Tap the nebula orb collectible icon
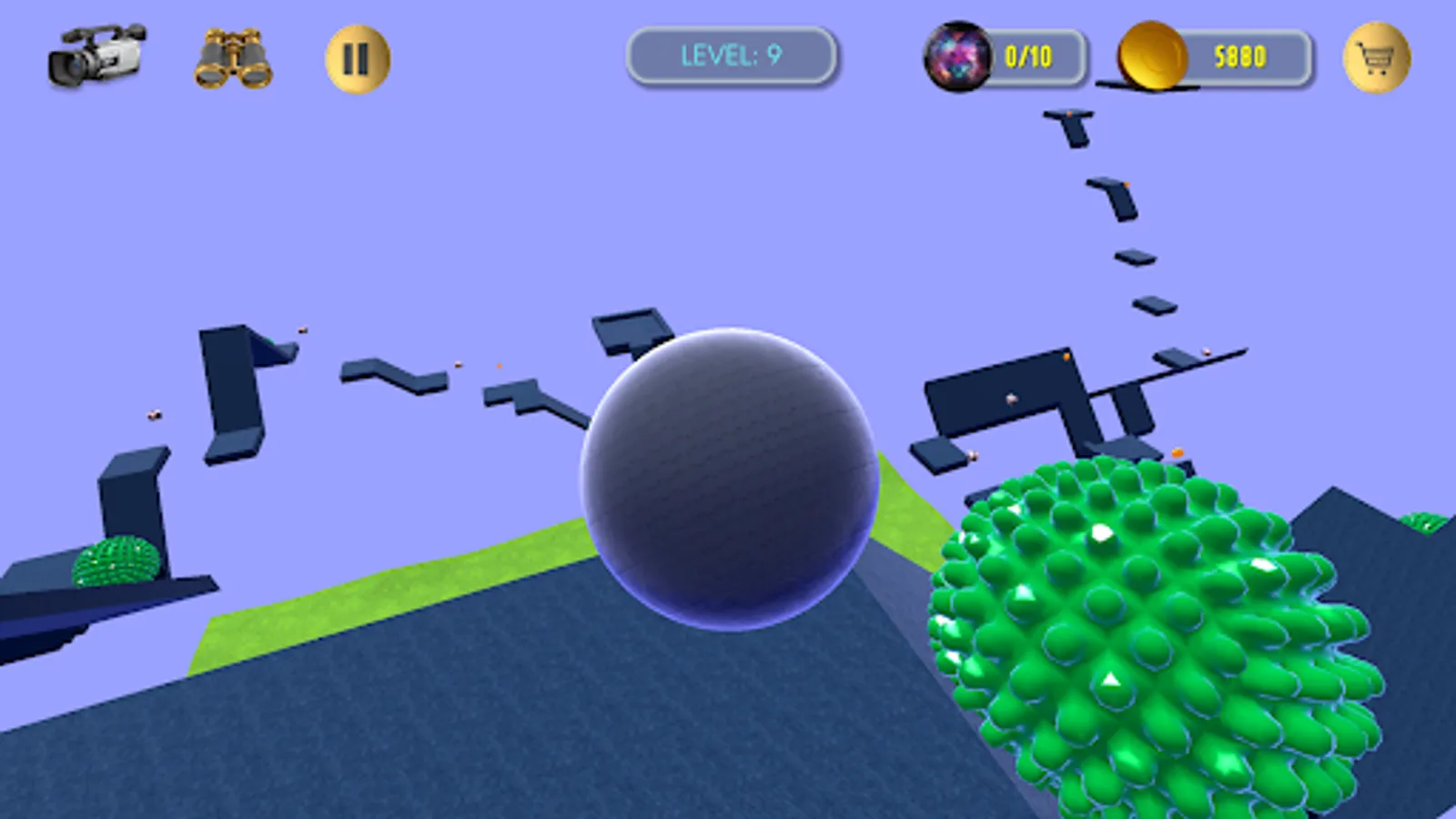Screen dimensions: 1456x819 tap(958, 56)
